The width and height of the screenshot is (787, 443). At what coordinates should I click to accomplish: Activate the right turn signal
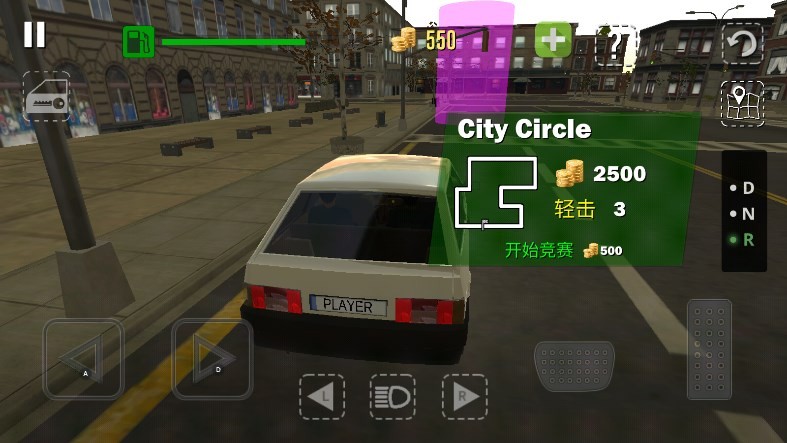pos(464,397)
